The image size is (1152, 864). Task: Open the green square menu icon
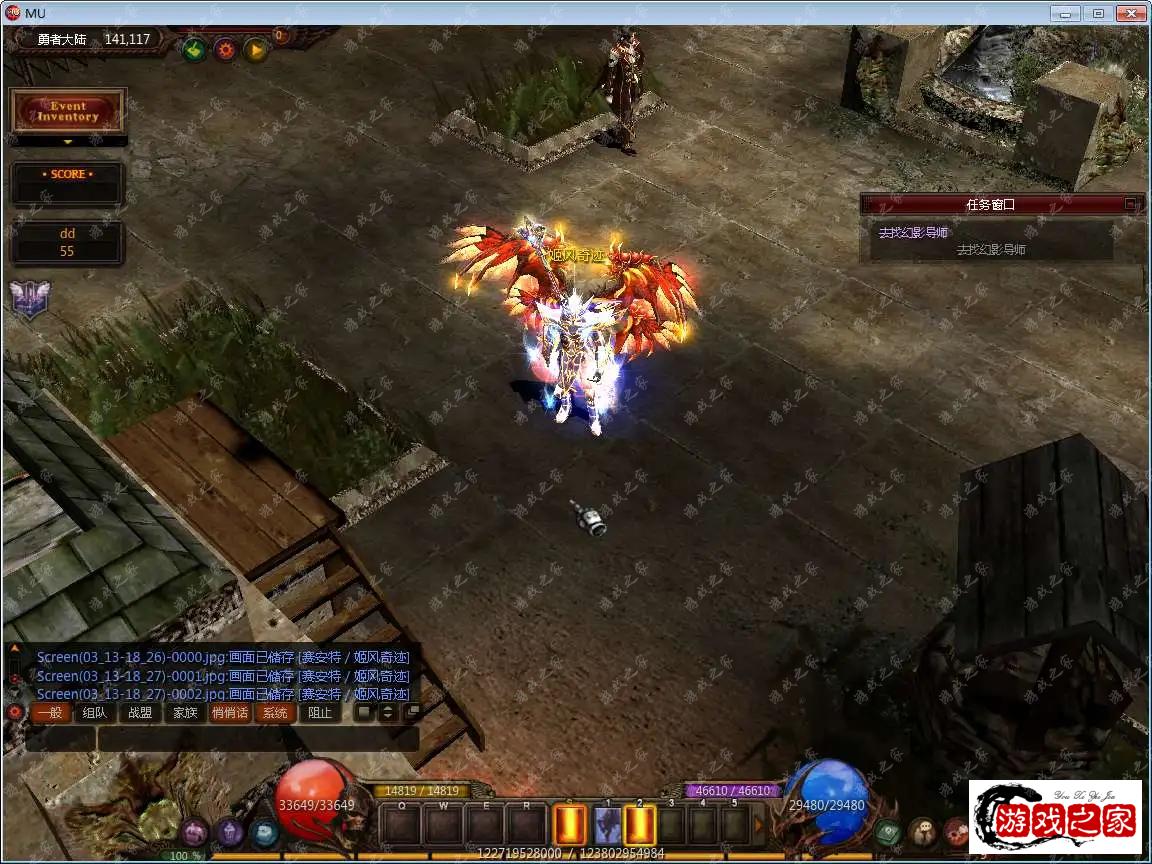887,831
